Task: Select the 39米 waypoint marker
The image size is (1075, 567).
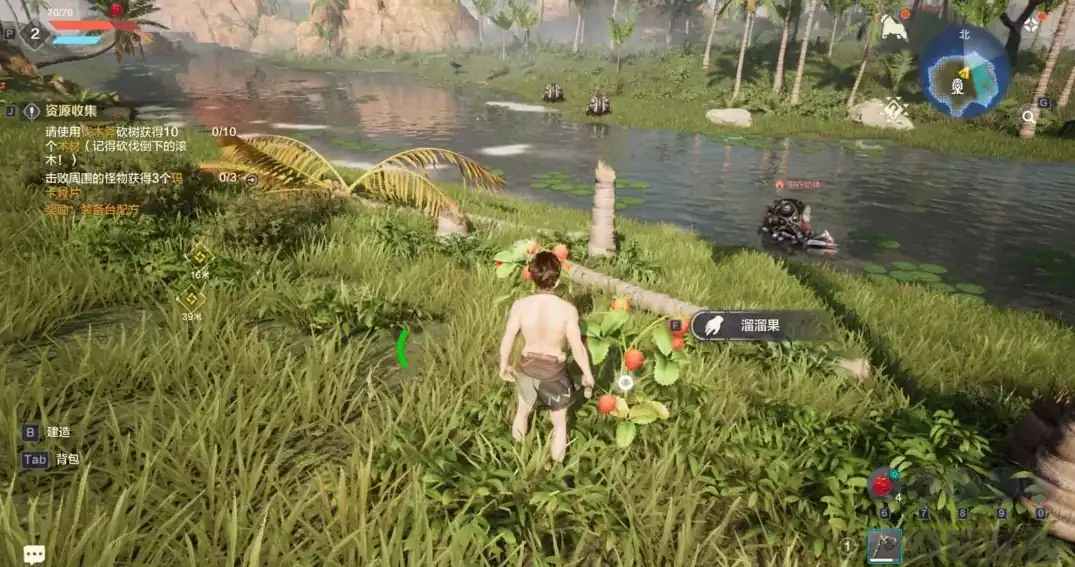Action: (190, 299)
